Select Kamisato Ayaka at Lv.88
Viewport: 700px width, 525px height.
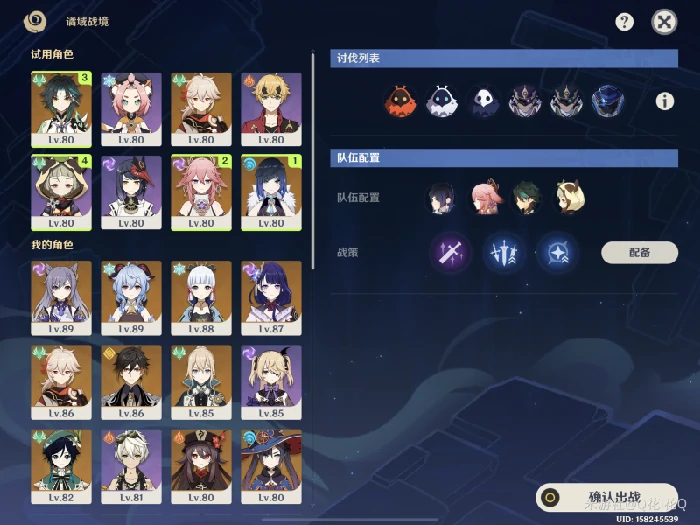click(201, 296)
